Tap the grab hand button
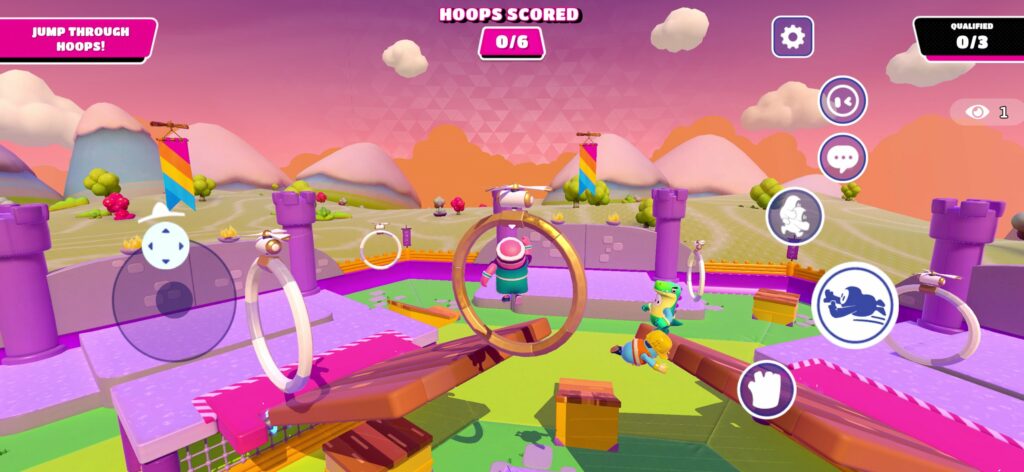This screenshot has width=1024, height=472. tap(767, 390)
